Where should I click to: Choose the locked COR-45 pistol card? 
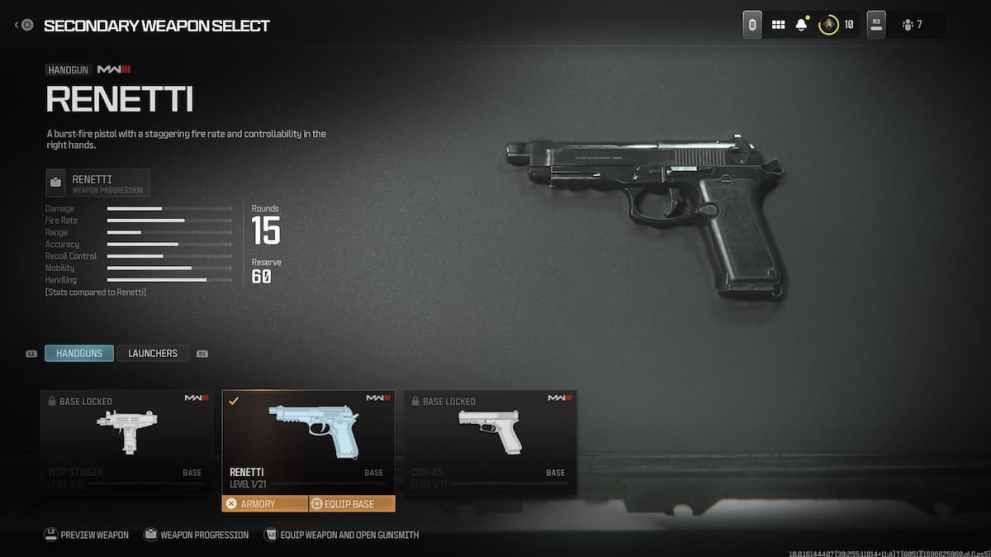(490, 440)
